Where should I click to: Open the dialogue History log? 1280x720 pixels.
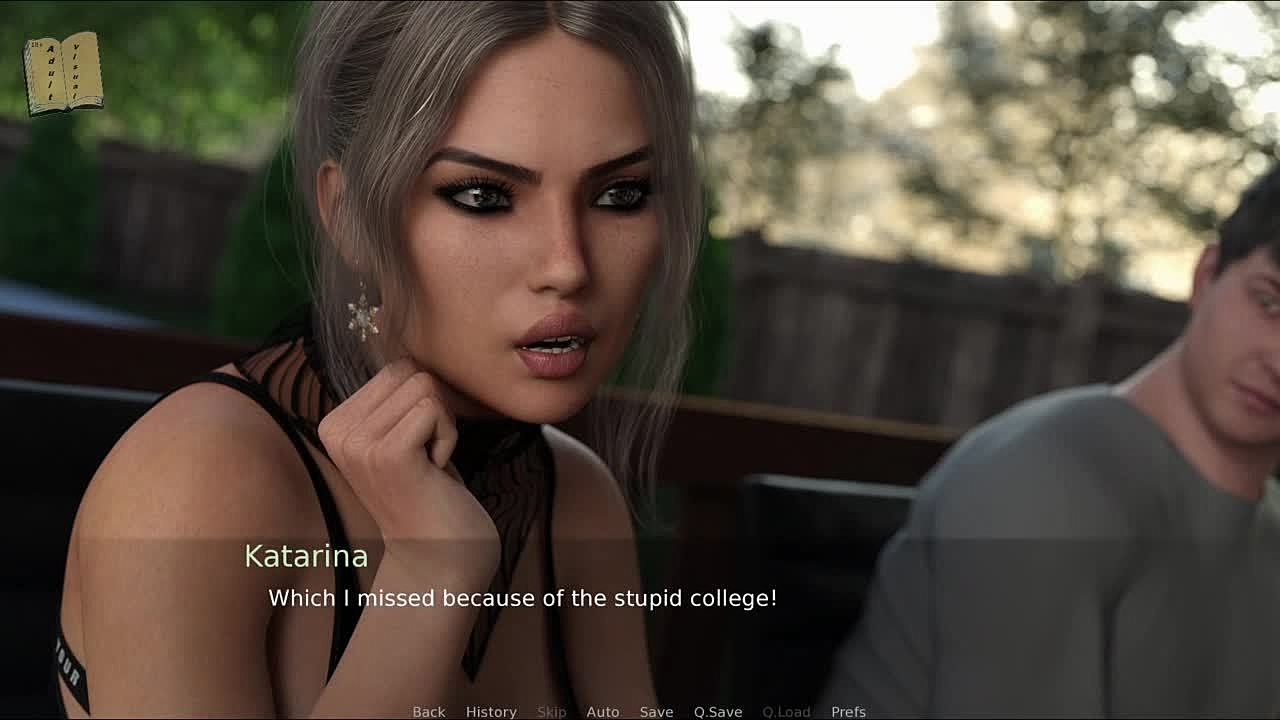491,711
